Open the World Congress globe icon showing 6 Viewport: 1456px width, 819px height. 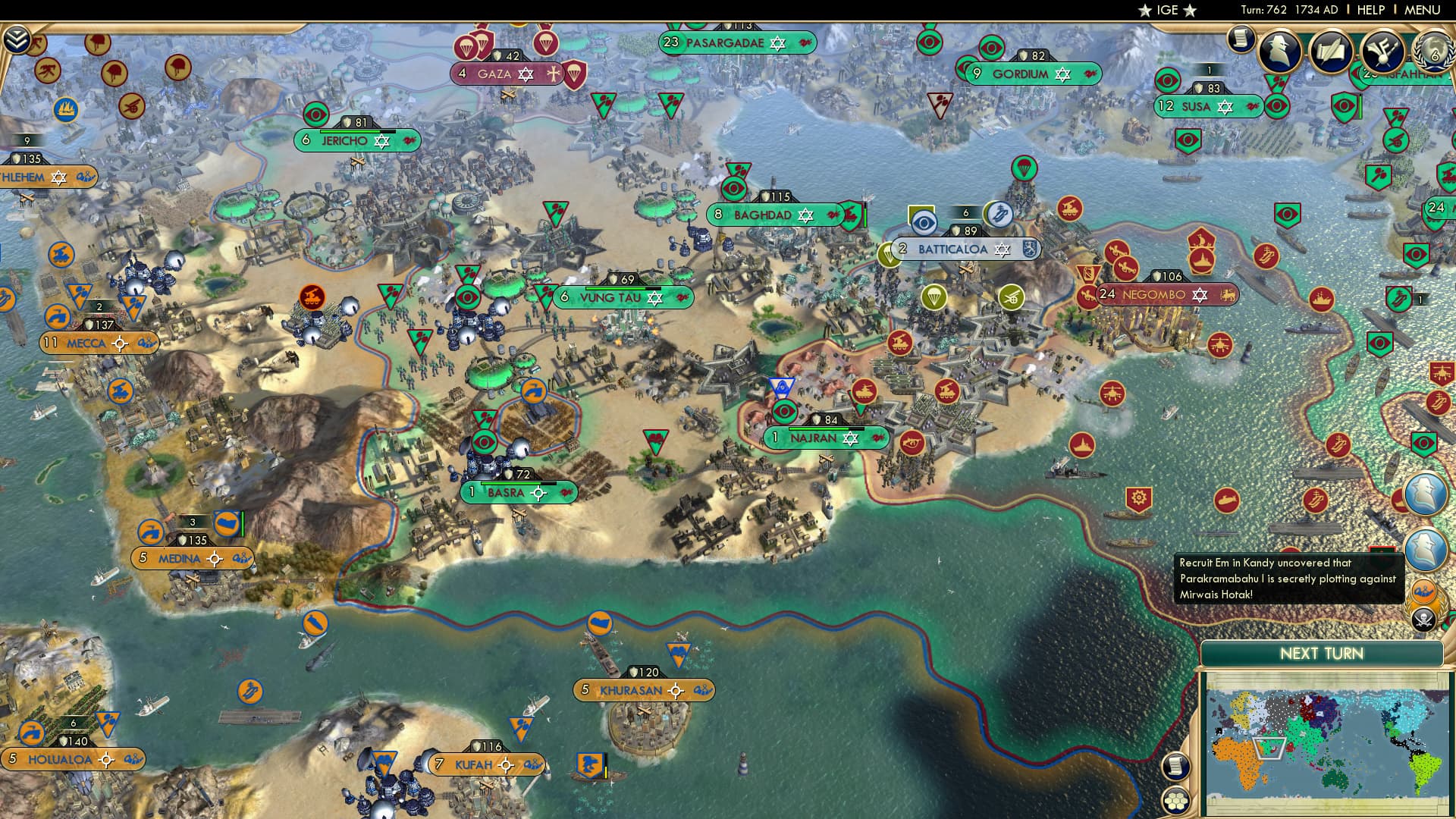[1435, 53]
